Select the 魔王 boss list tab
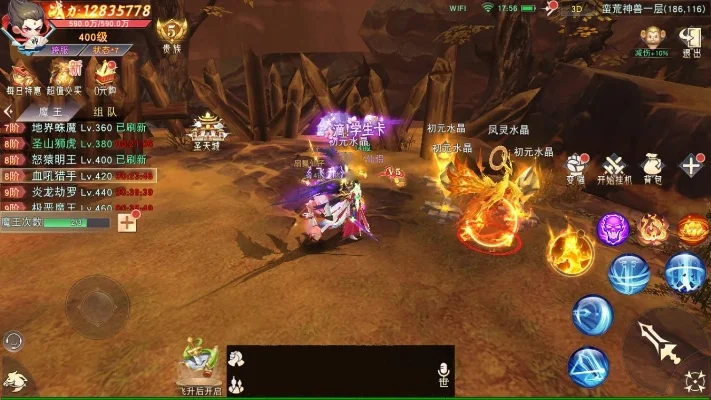 coord(48,112)
